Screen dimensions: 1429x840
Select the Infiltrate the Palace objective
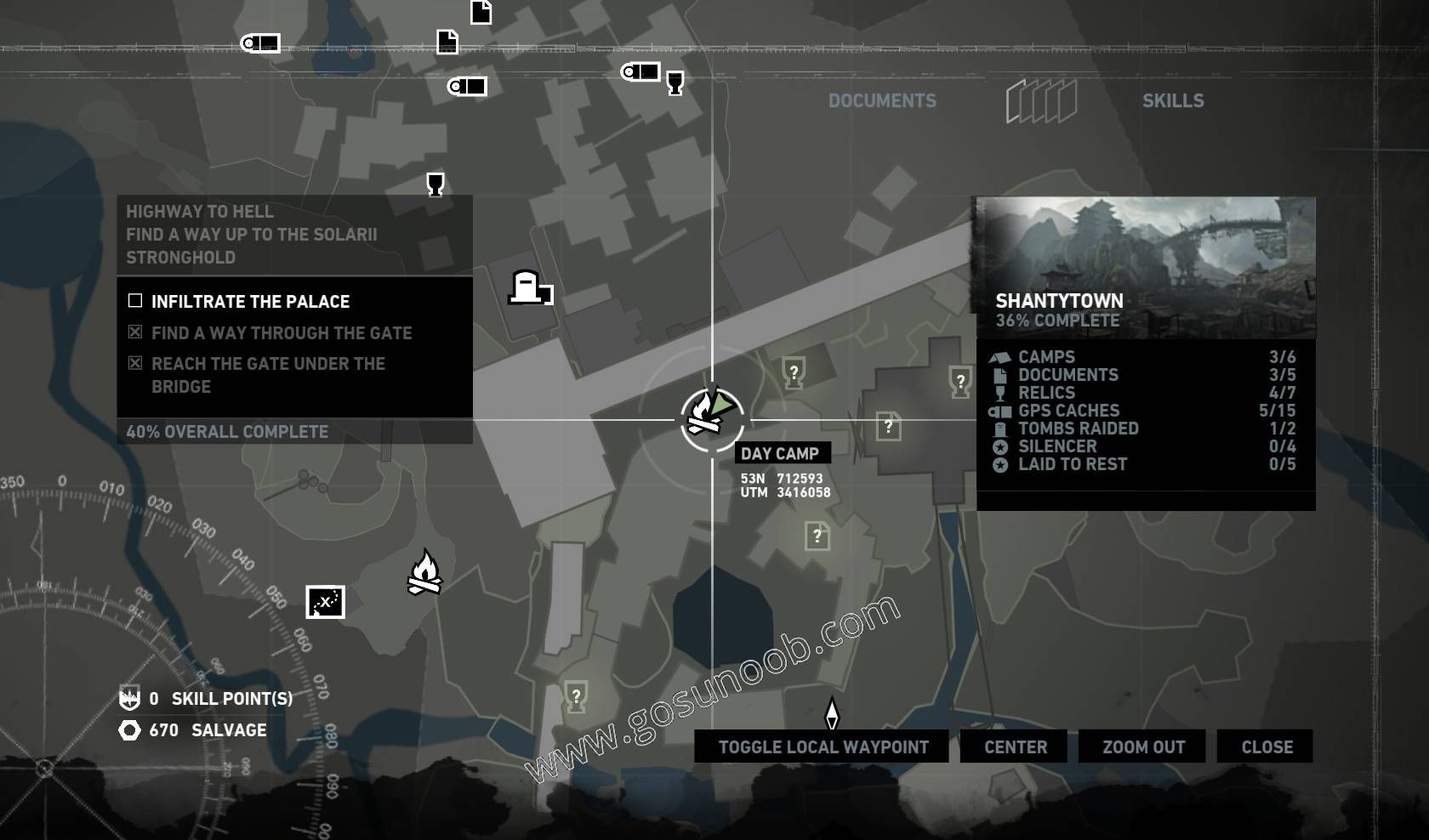pyautogui.click(x=250, y=301)
